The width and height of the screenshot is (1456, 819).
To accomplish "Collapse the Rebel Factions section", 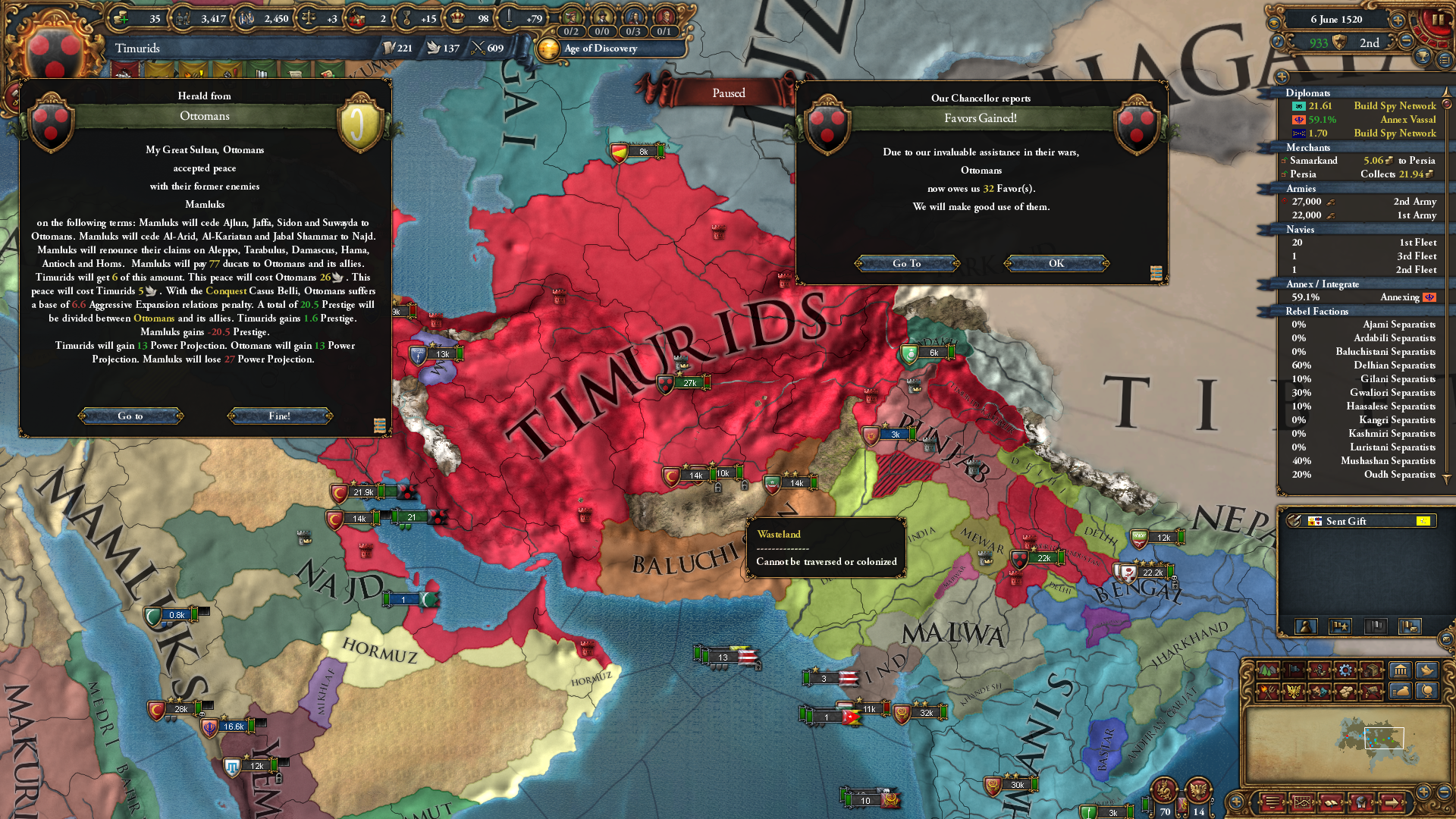I will pos(1317,312).
